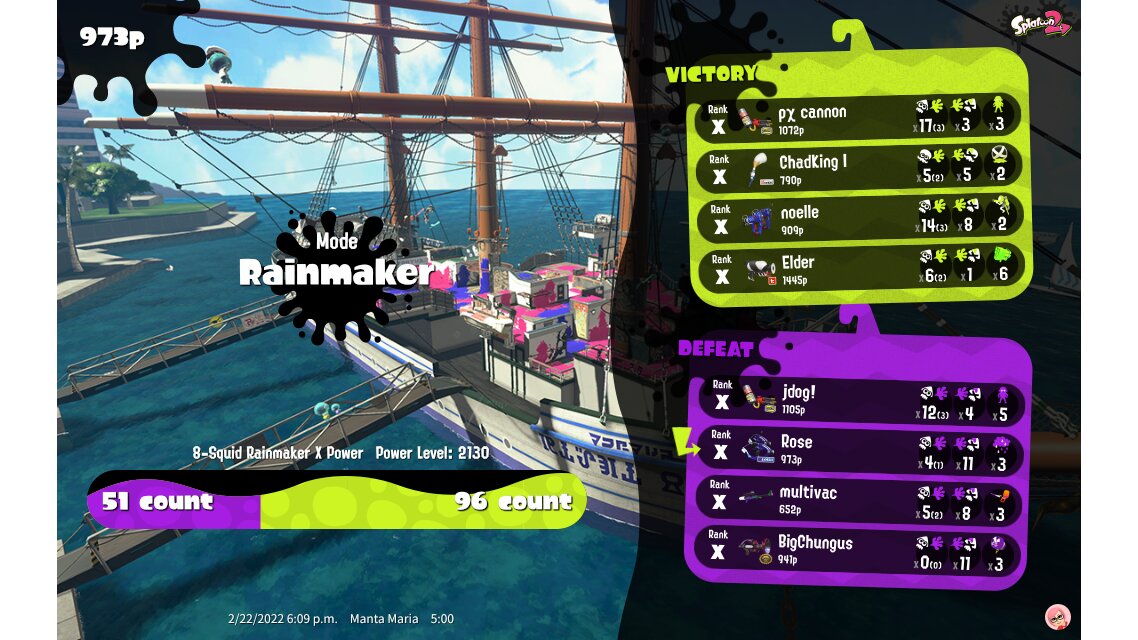Choose noelle's row in the Victory list
The height and width of the screenshot is (640, 1138).
coord(858,218)
